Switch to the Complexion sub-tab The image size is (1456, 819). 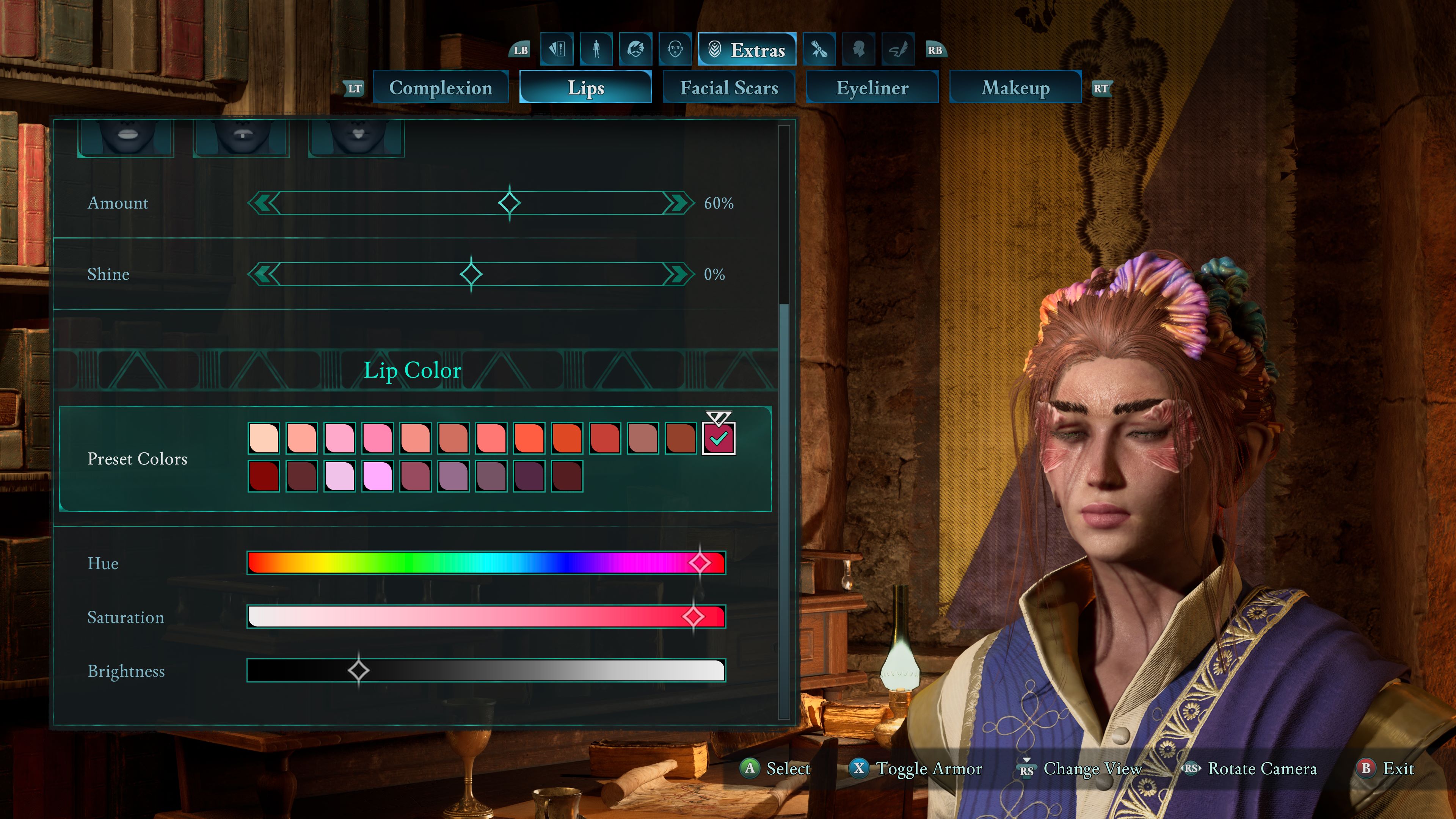(440, 88)
